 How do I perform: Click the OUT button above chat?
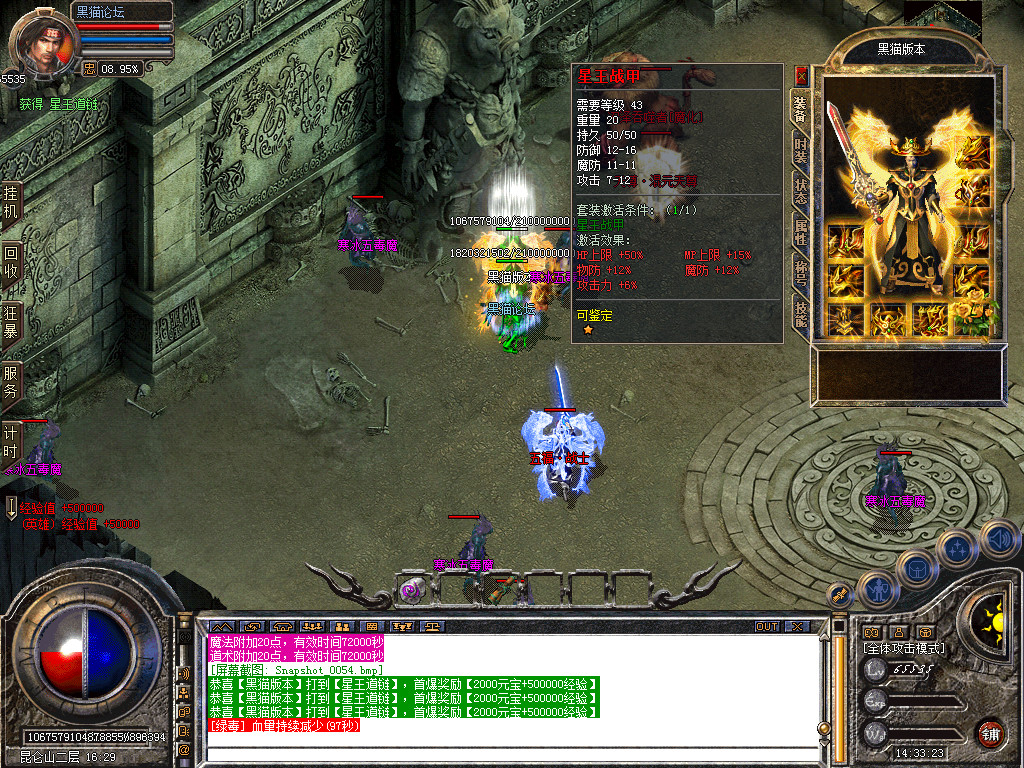click(766, 626)
